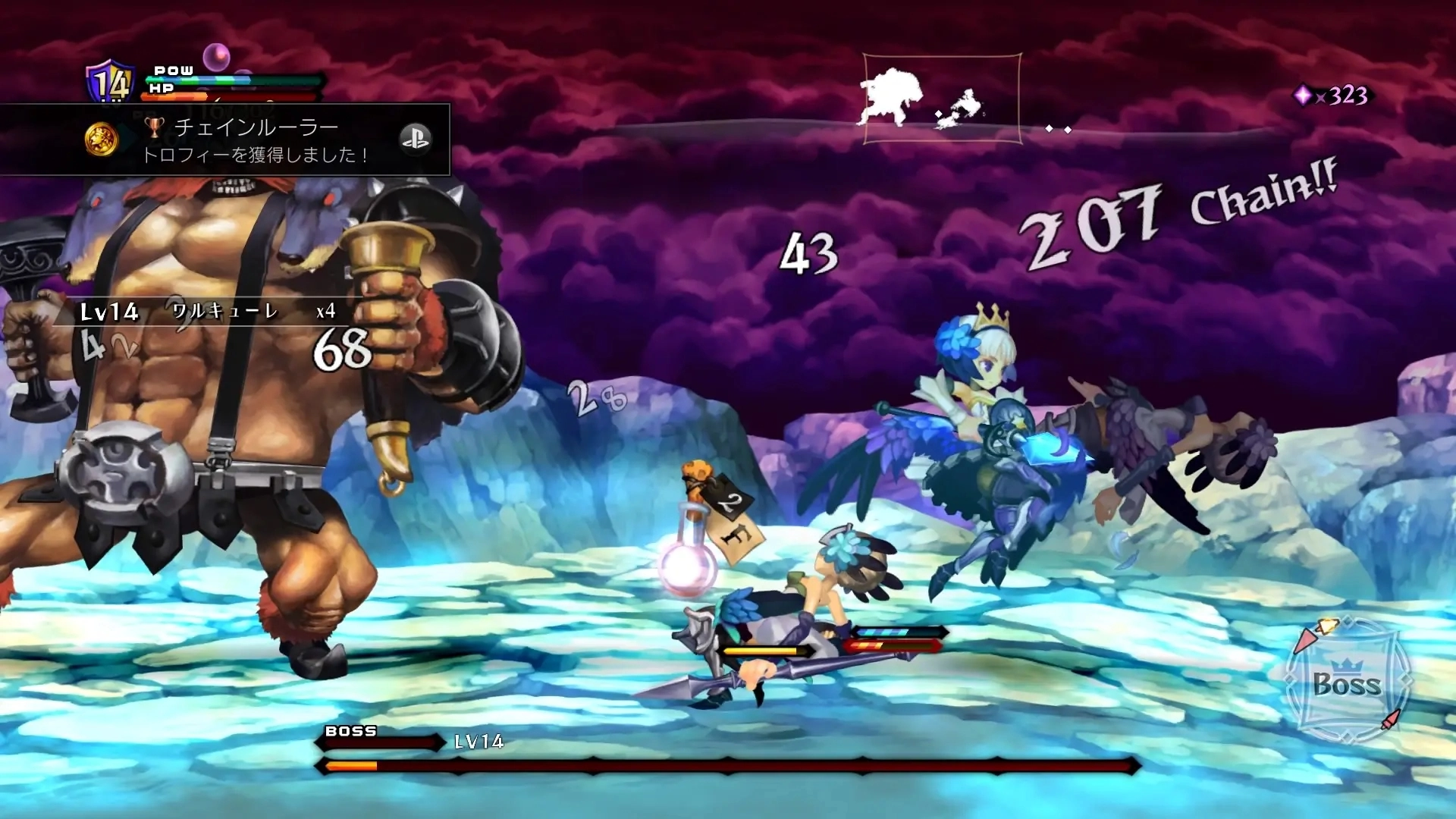The height and width of the screenshot is (819, 1456).
Task: Click the level 14 shield badge
Action: coord(111,82)
